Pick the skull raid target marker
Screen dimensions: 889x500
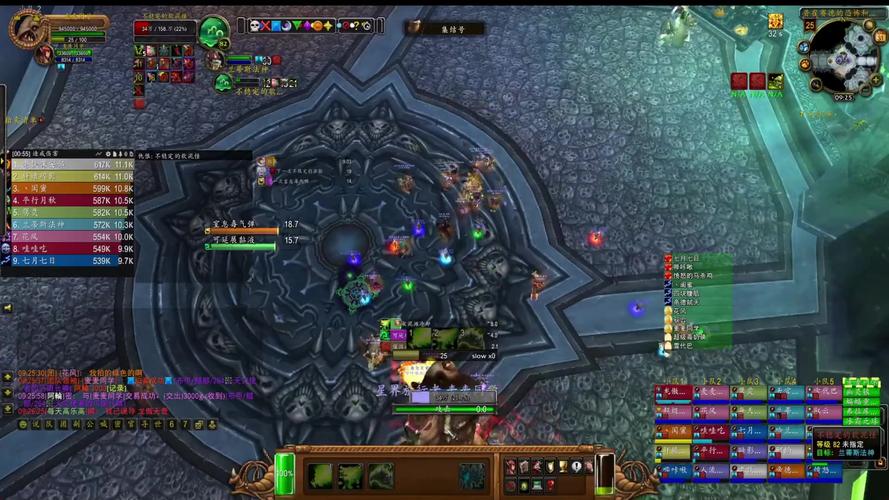253,26
